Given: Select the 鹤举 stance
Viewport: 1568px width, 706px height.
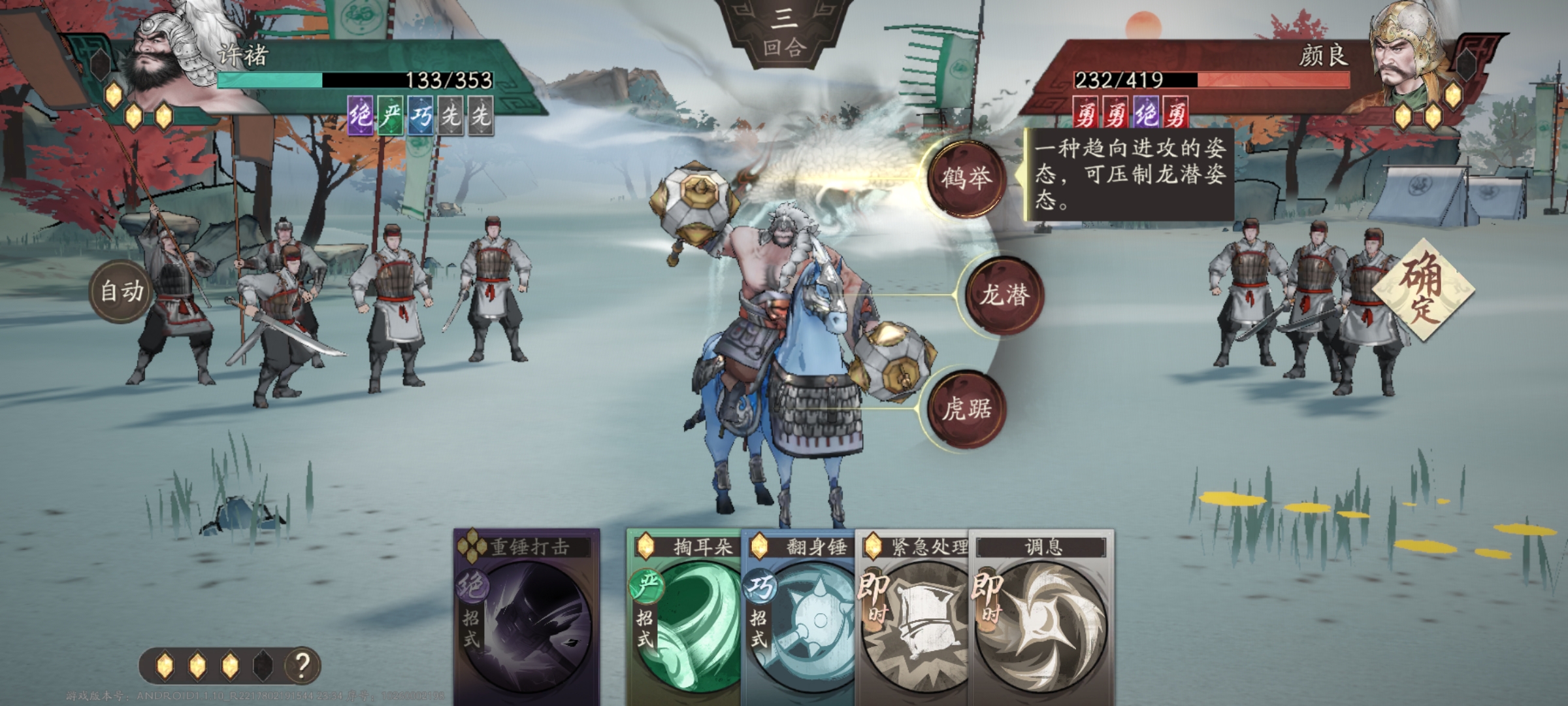Looking at the screenshot, I should click(966, 178).
